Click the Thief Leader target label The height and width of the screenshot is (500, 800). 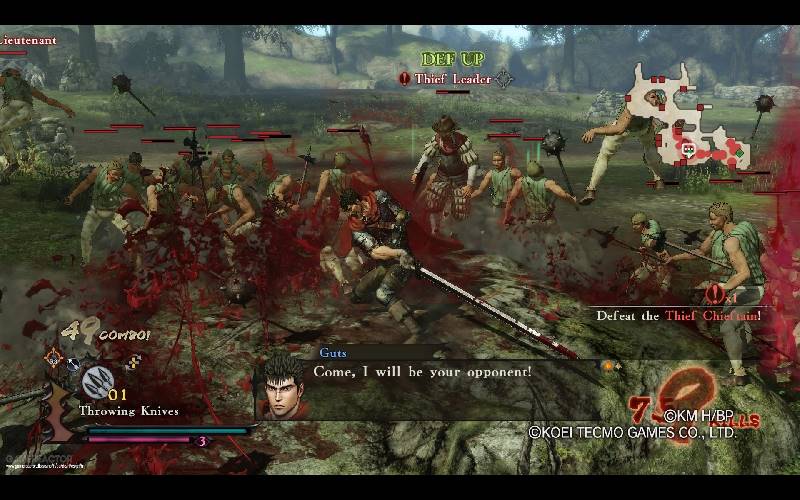coord(453,78)
